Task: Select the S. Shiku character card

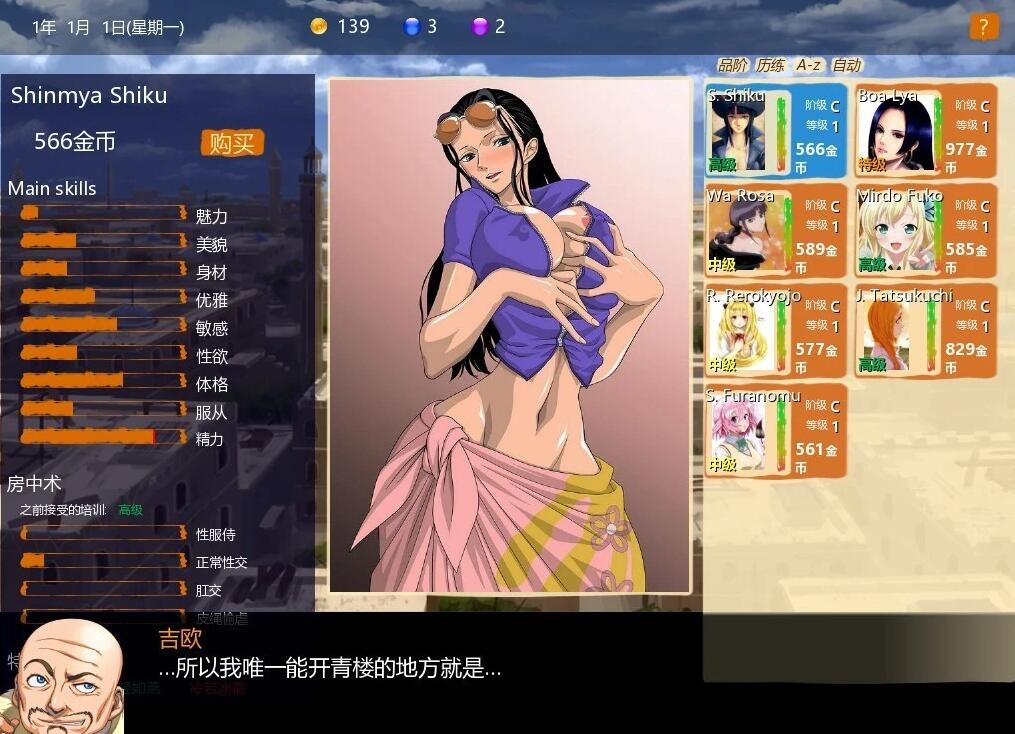Action: click(x=775, y=133)
